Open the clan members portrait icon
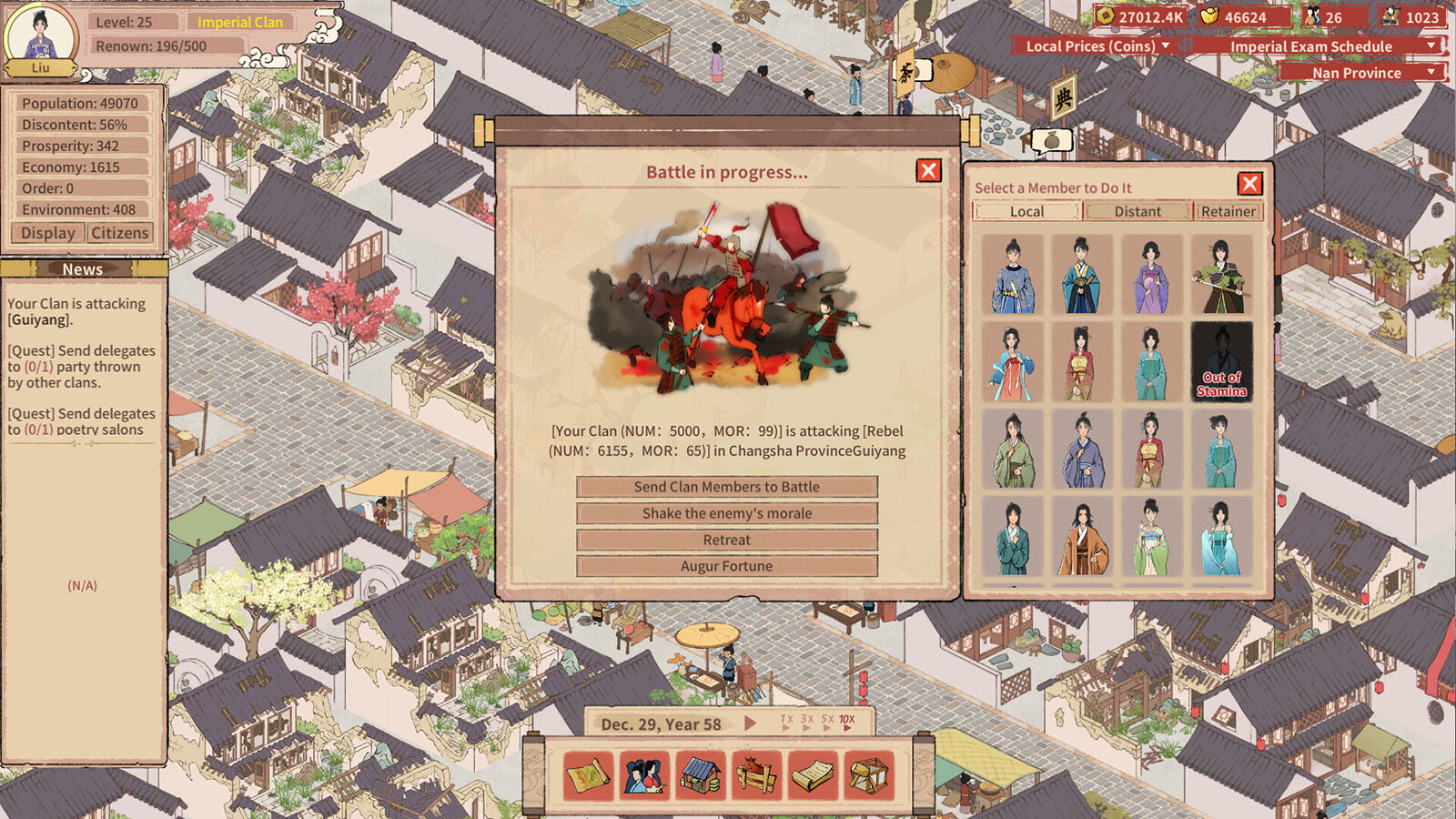Viewport: 1456px width, 819px height. 645,775
